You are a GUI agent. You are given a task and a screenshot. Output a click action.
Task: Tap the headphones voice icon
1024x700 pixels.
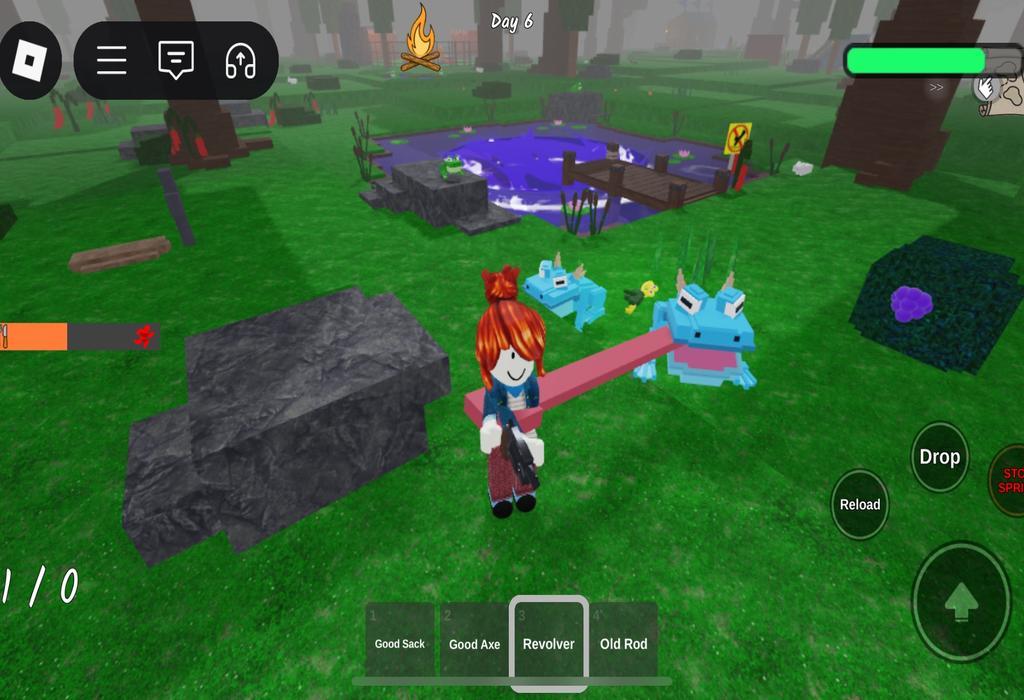click(240, 61)
